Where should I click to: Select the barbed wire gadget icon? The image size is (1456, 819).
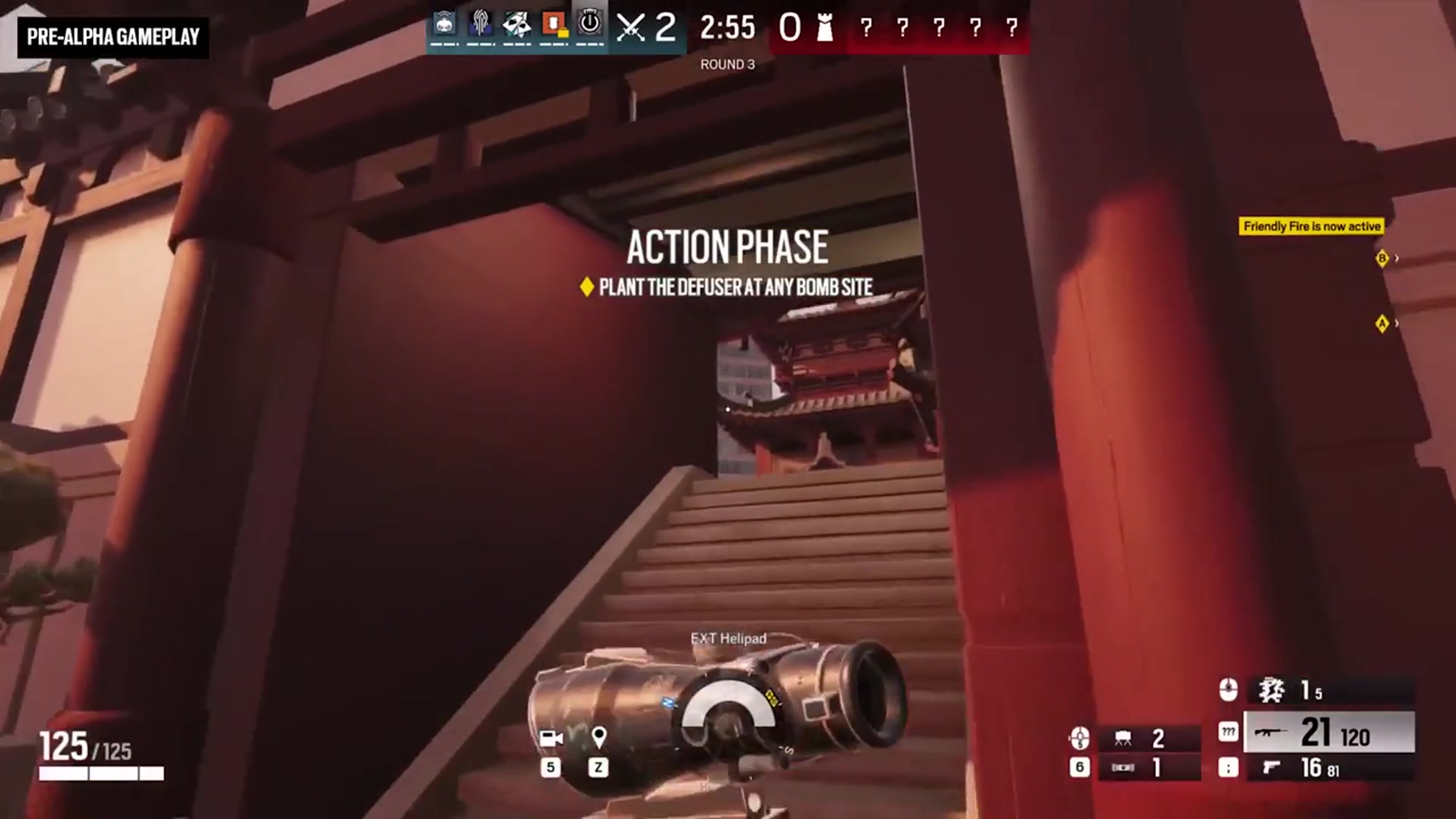point(1122,767)
